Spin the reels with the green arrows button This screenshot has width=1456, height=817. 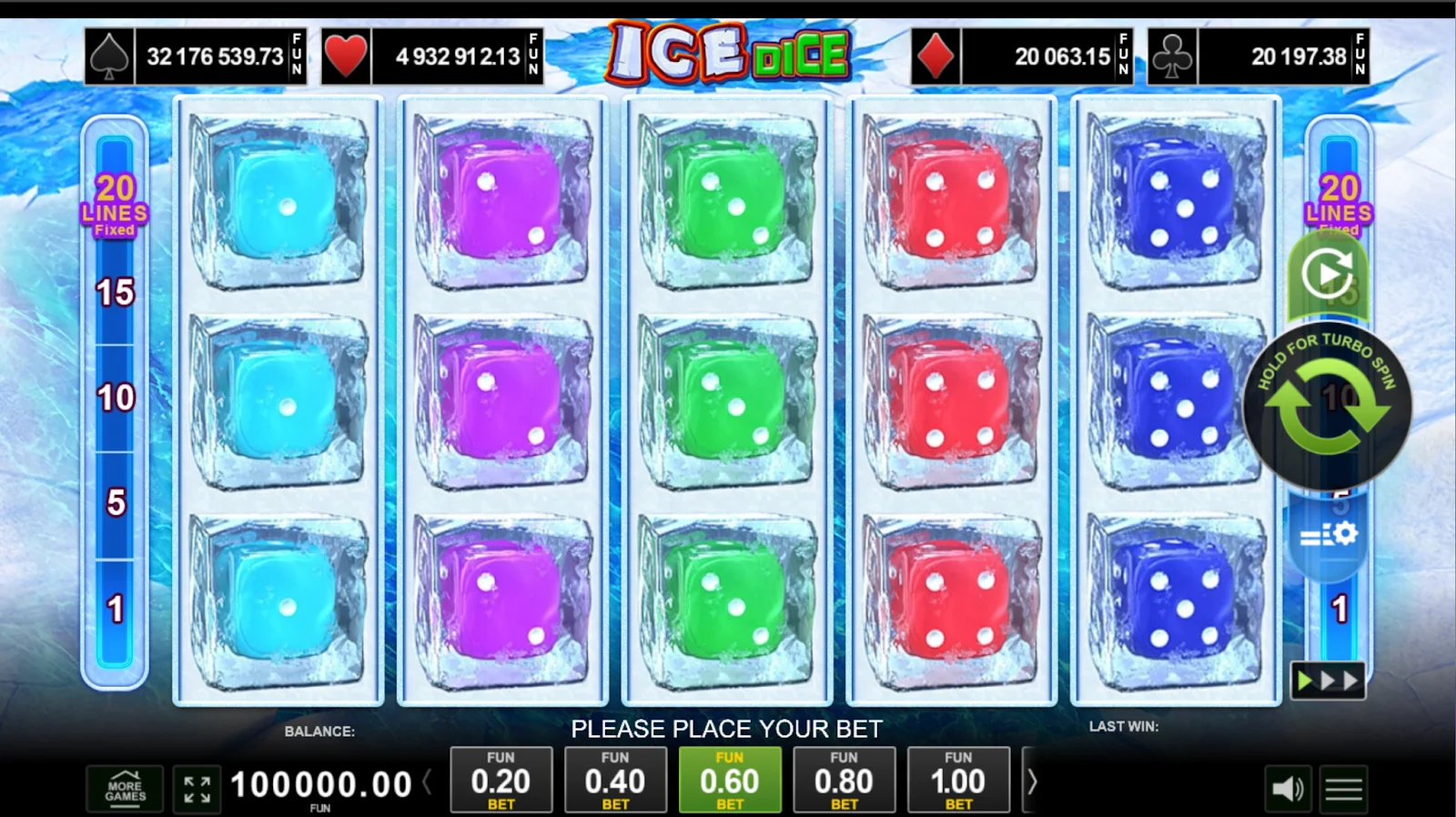click(x=1327, y=407)
